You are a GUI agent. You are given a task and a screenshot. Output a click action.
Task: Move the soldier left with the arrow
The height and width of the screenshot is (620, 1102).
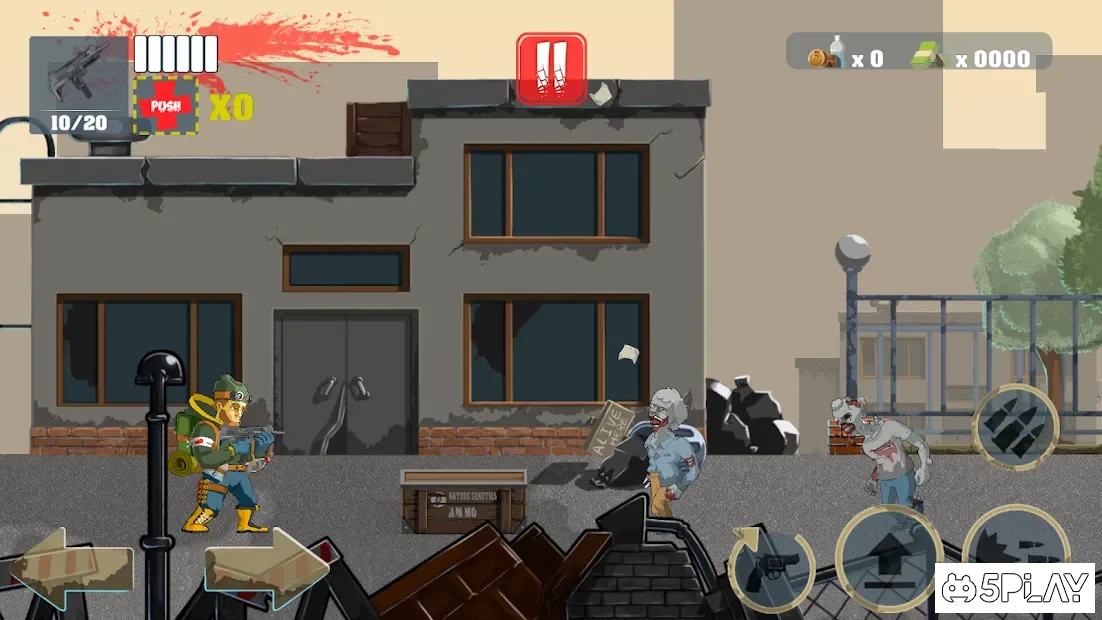[71, 569]
